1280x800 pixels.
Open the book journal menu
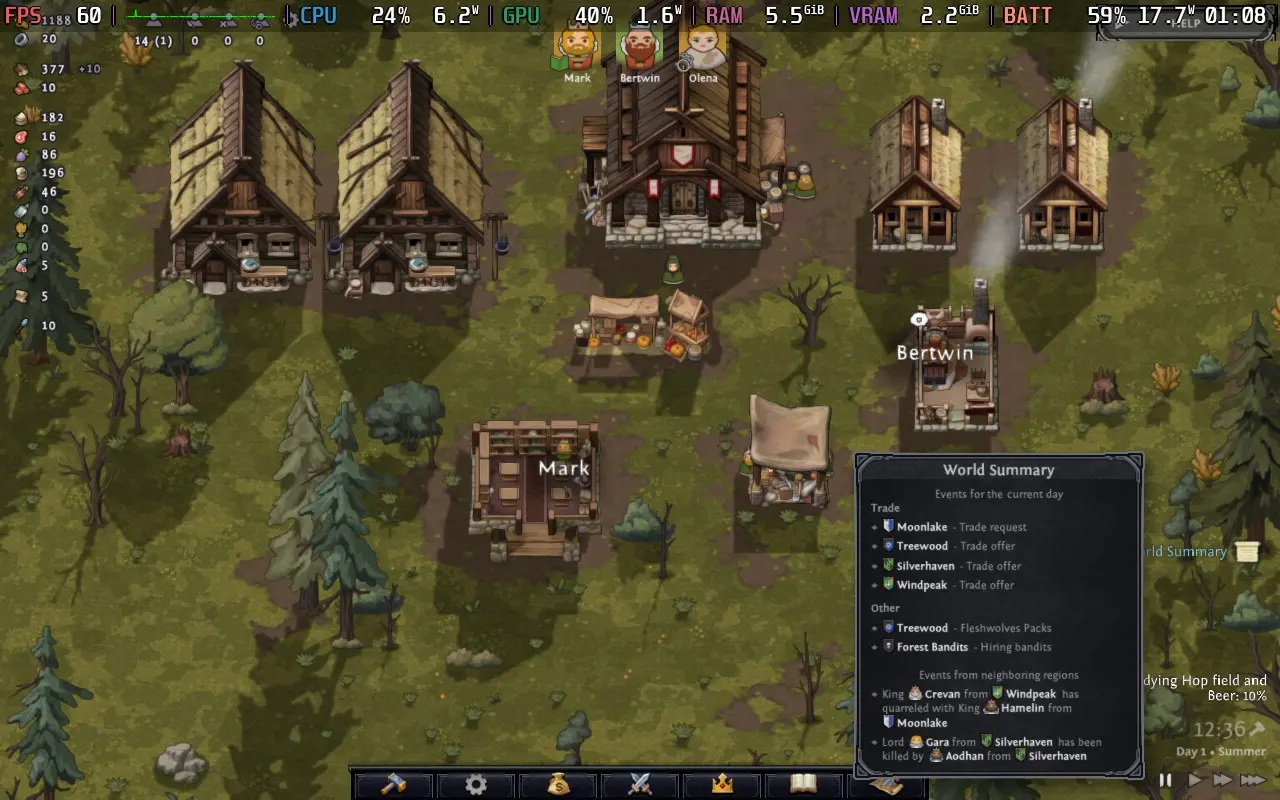click(x=803, y=784)
